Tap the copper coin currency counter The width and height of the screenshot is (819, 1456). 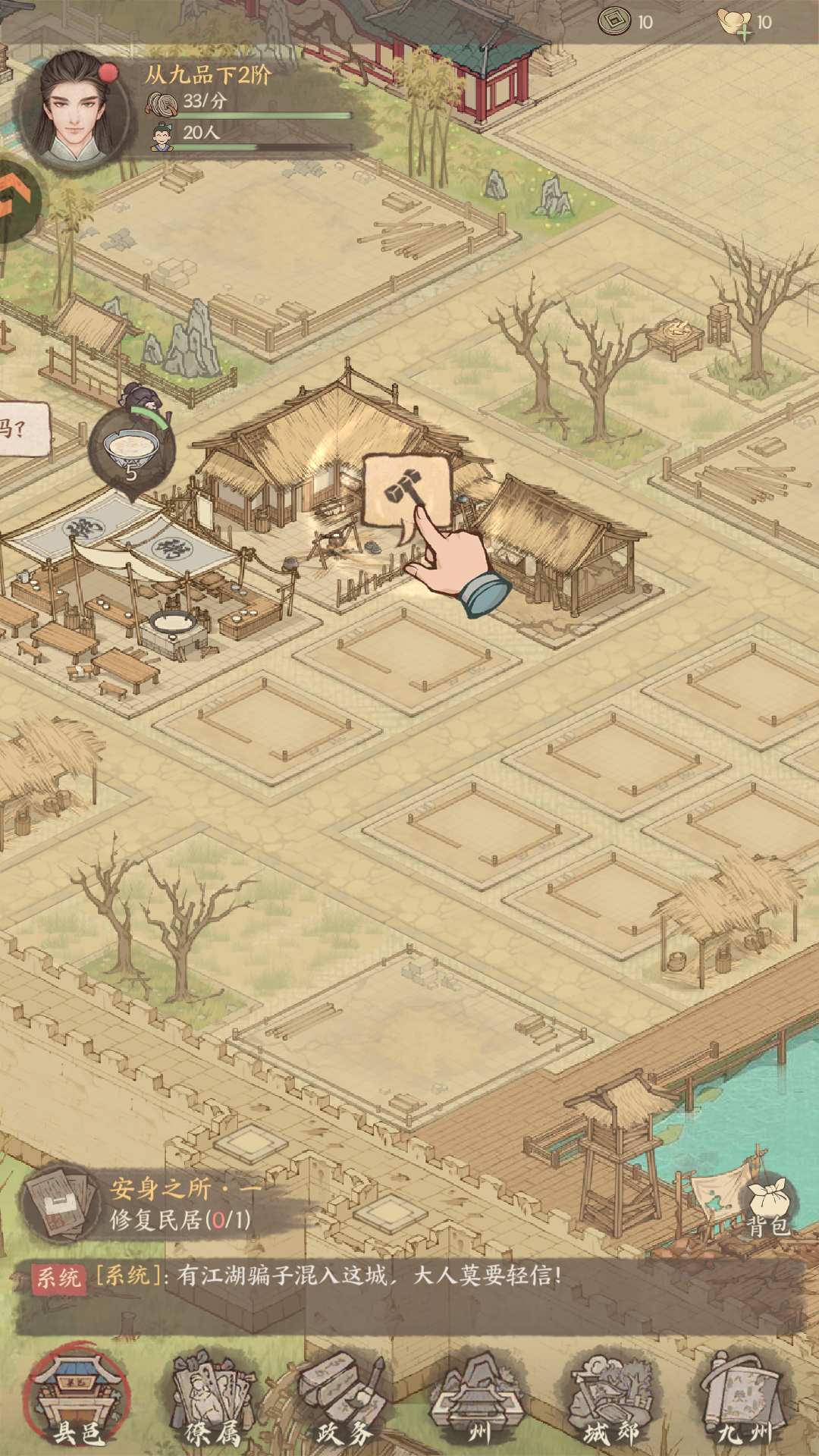(626, 22)
